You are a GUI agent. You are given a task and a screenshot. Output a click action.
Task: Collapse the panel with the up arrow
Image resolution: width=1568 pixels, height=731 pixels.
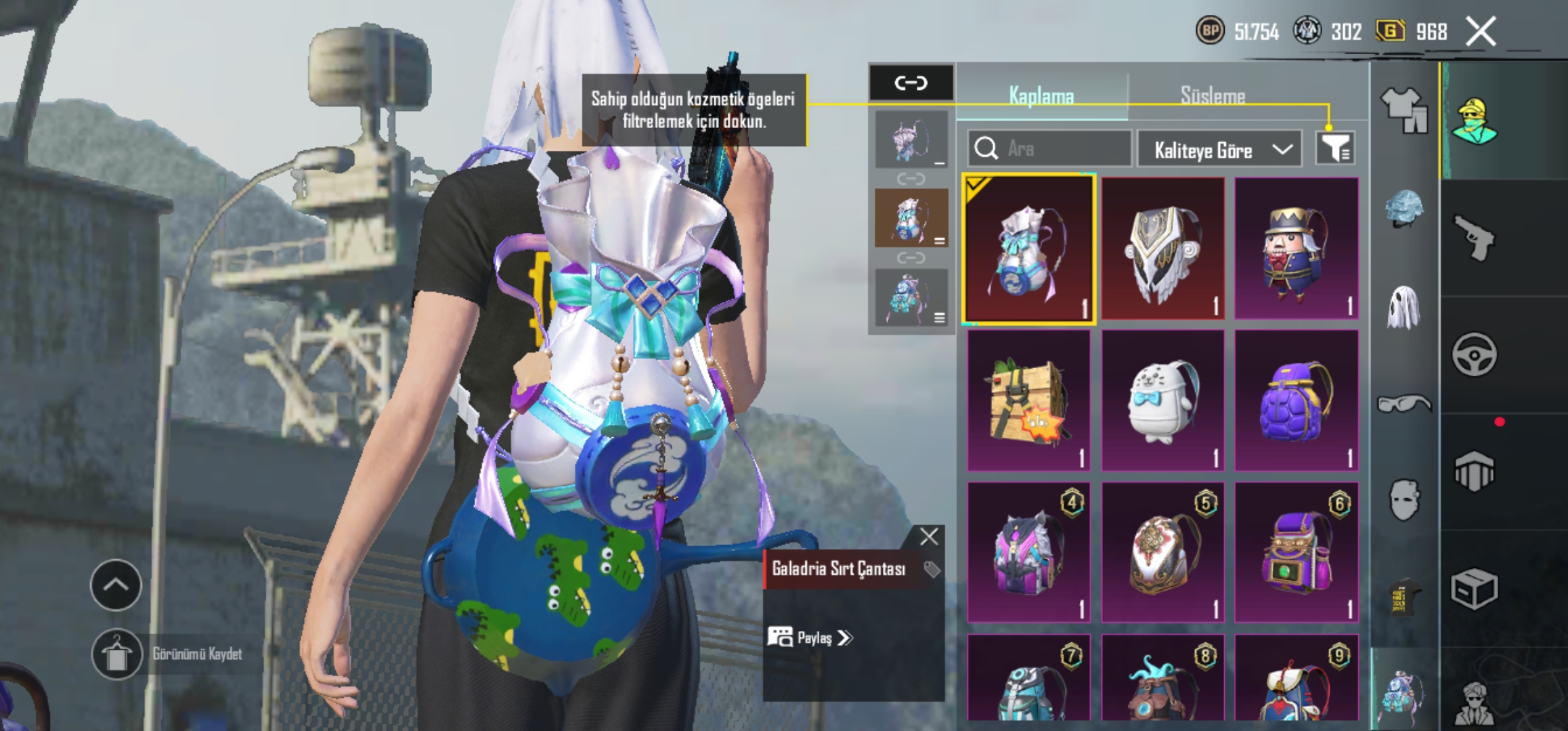pos(116,585)
